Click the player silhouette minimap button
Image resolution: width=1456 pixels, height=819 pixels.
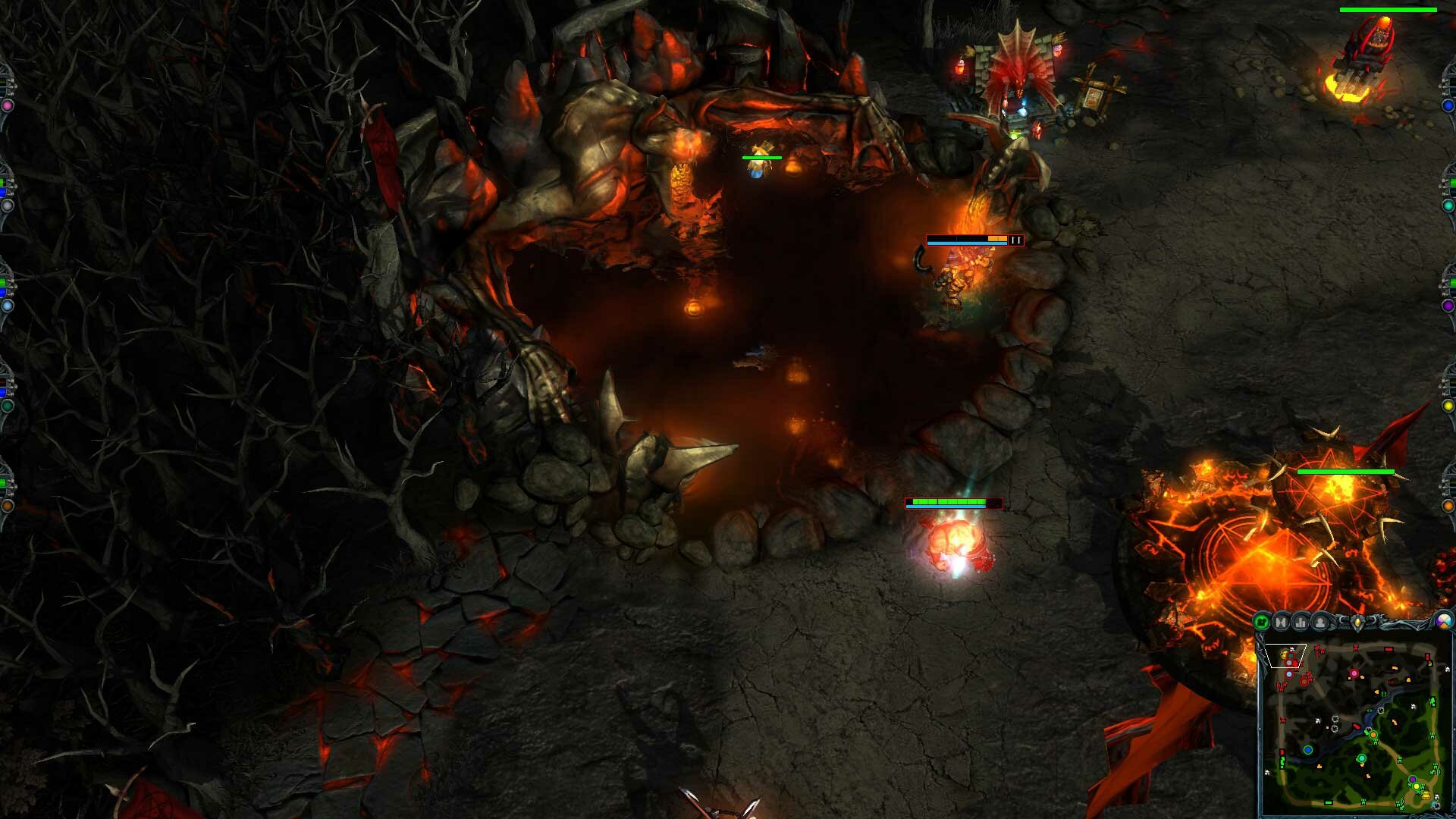pyautogui.click(x=1321, y=623)
